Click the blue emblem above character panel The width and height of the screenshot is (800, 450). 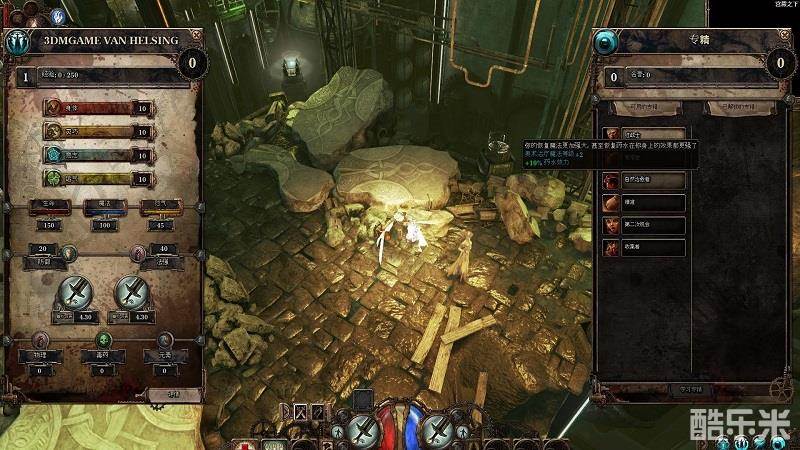[58, 16]
